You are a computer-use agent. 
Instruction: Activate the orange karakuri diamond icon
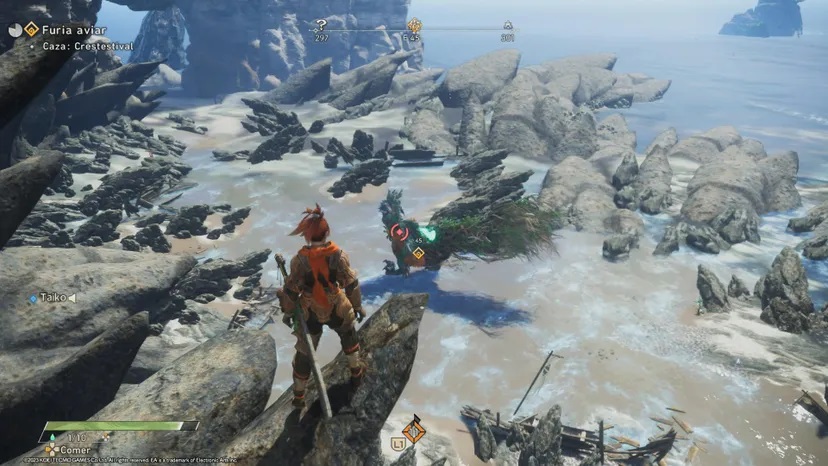tap(413, 429)
